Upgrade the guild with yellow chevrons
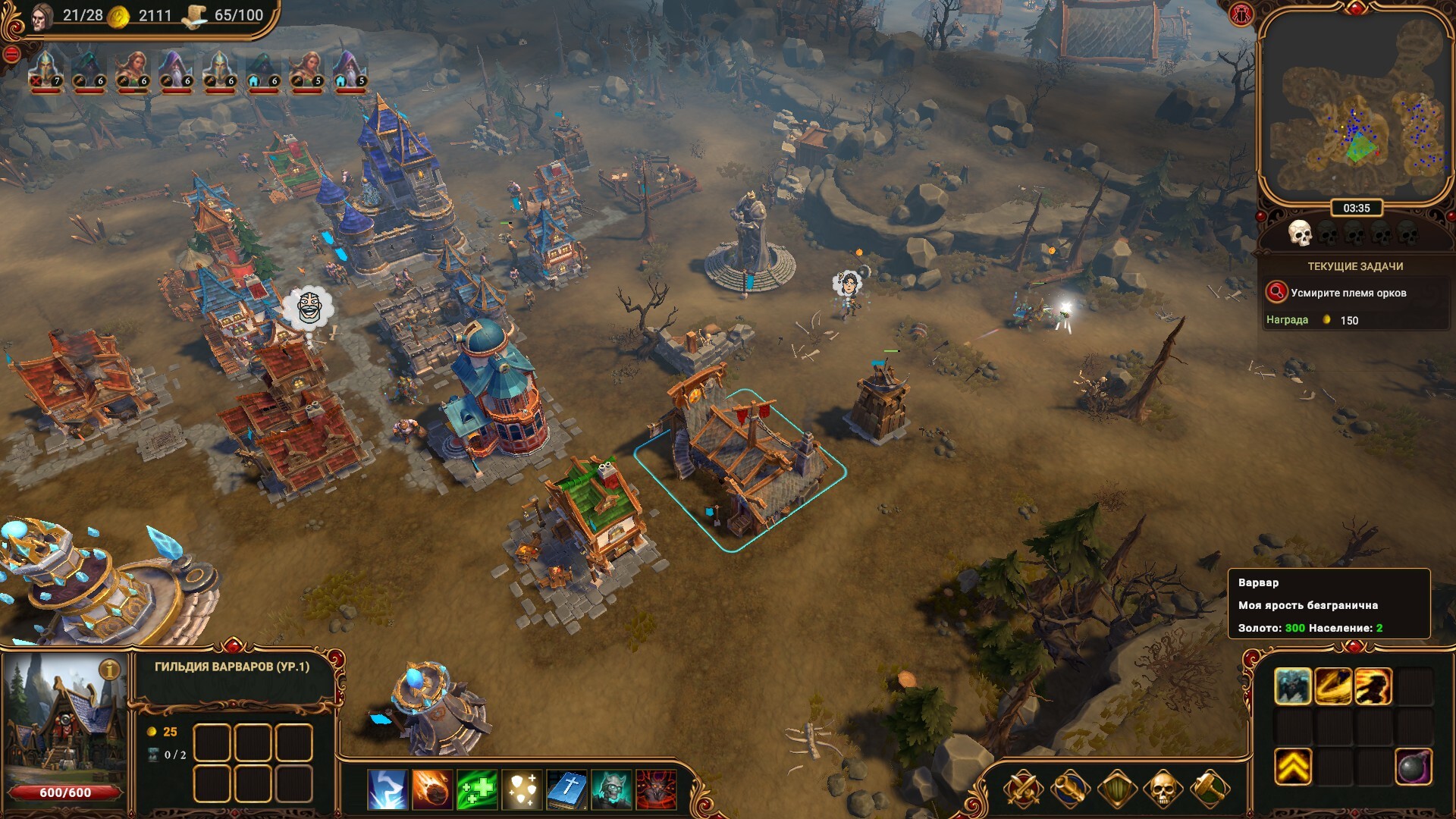Image resolution: width=1456 pixels, height=819 pixels. (x=1292, y=767)
